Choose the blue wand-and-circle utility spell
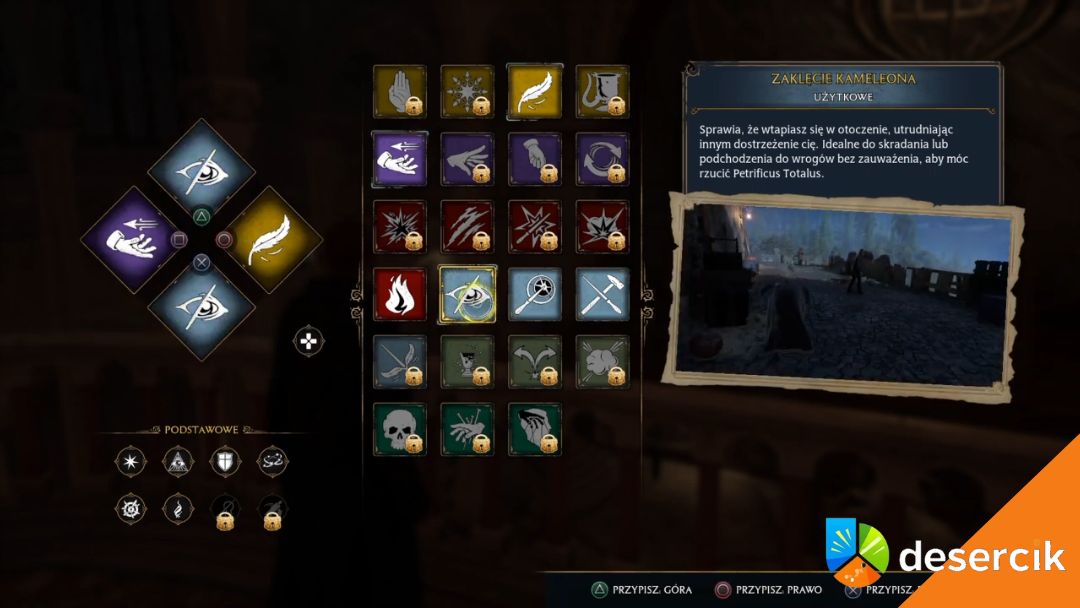The height and width of the screenshot is (608, 1080). coord(534,294)
